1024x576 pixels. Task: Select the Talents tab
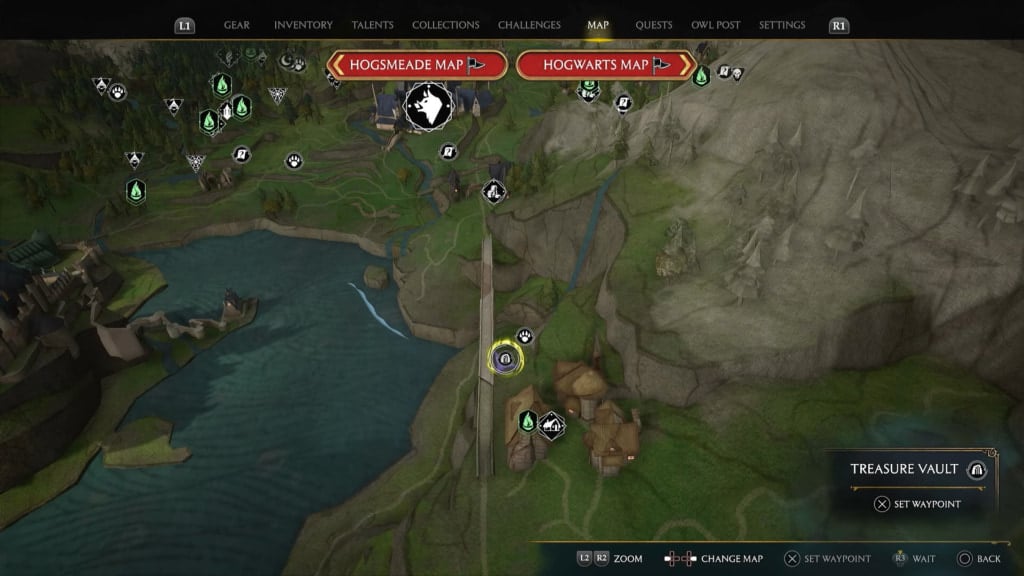pyautogui.click(x=372, y=25)
